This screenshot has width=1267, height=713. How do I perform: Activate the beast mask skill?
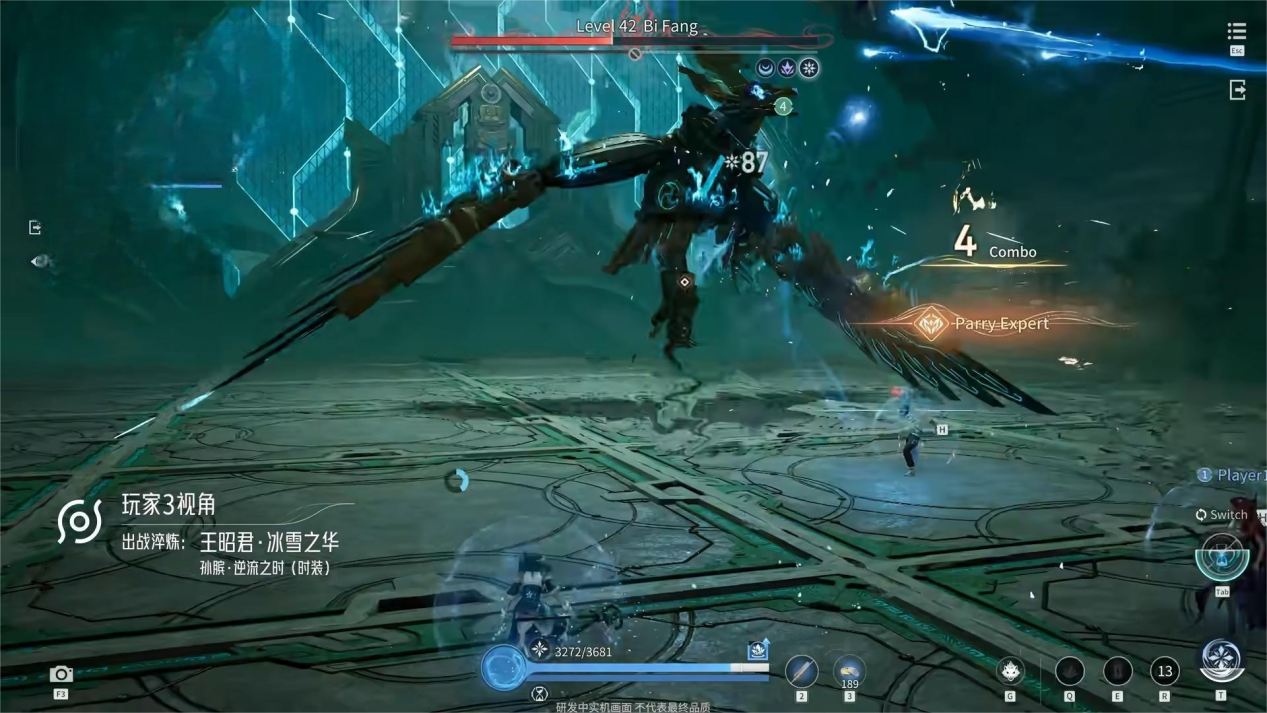tap(1011, 670)
